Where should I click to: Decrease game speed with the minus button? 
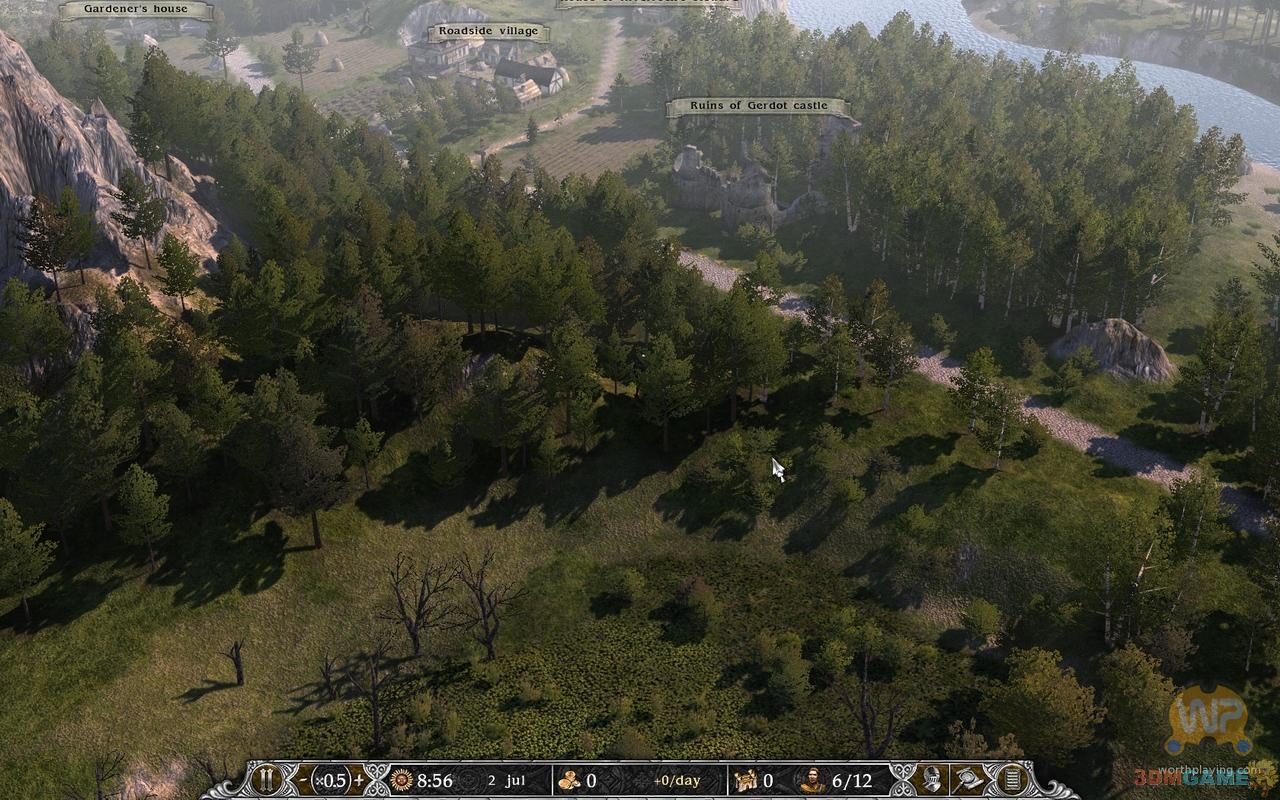[303, 780]
